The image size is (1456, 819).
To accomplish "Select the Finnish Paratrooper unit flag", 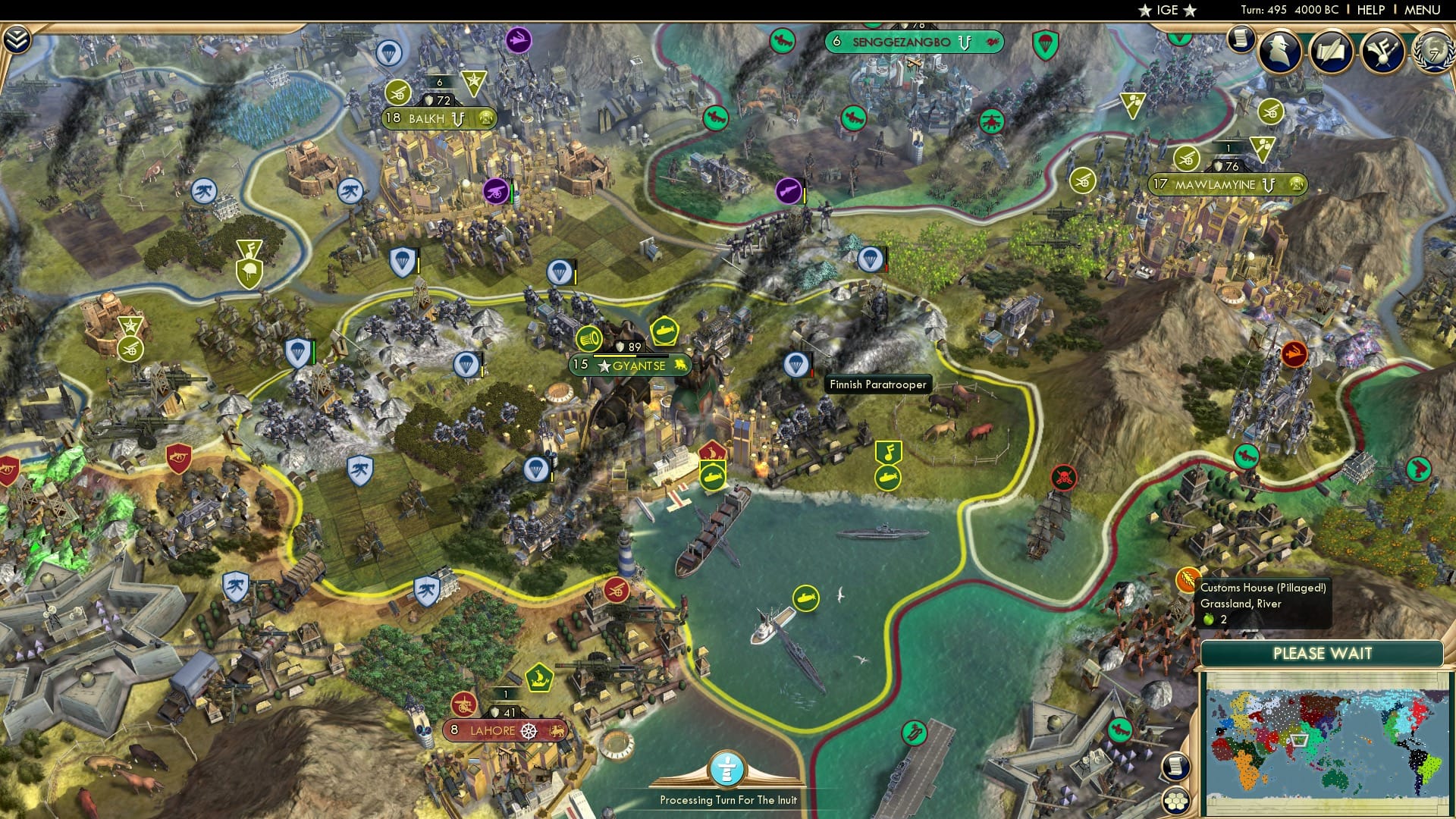I will tap(797, 365).
